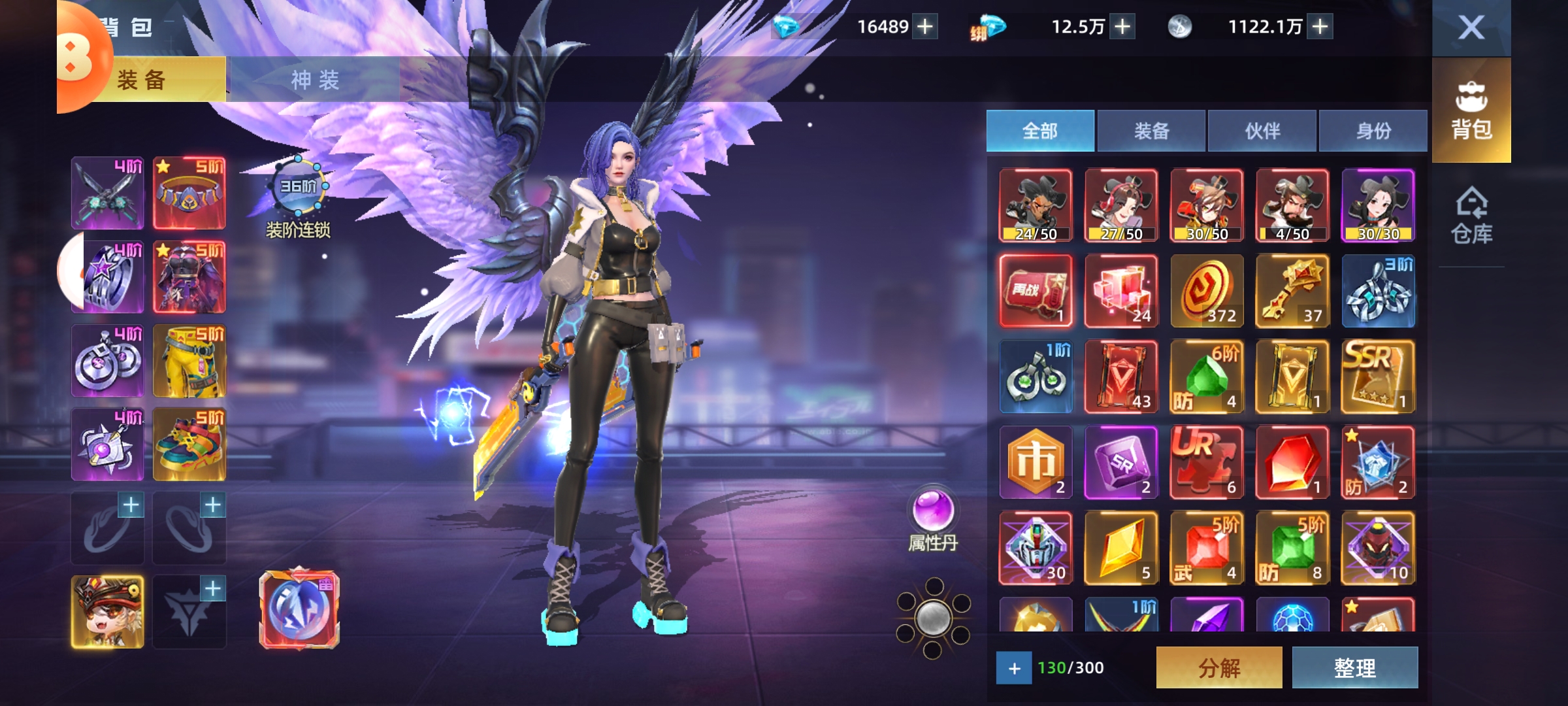Select the equipped yellow pants slot
The image size is (1568, 706).
(x=189, y=361)
